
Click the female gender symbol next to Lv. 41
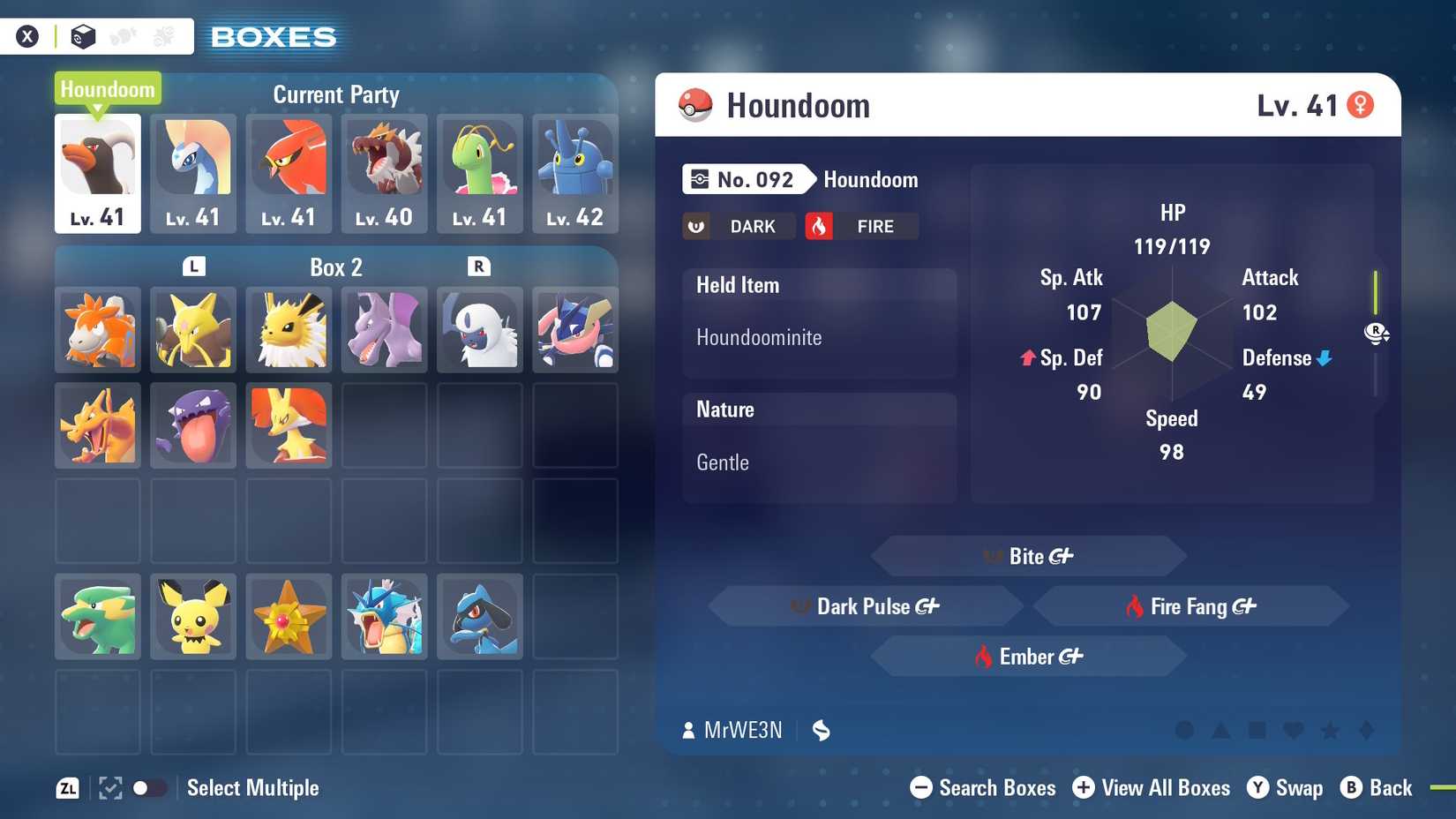[x=1362, y=103]
